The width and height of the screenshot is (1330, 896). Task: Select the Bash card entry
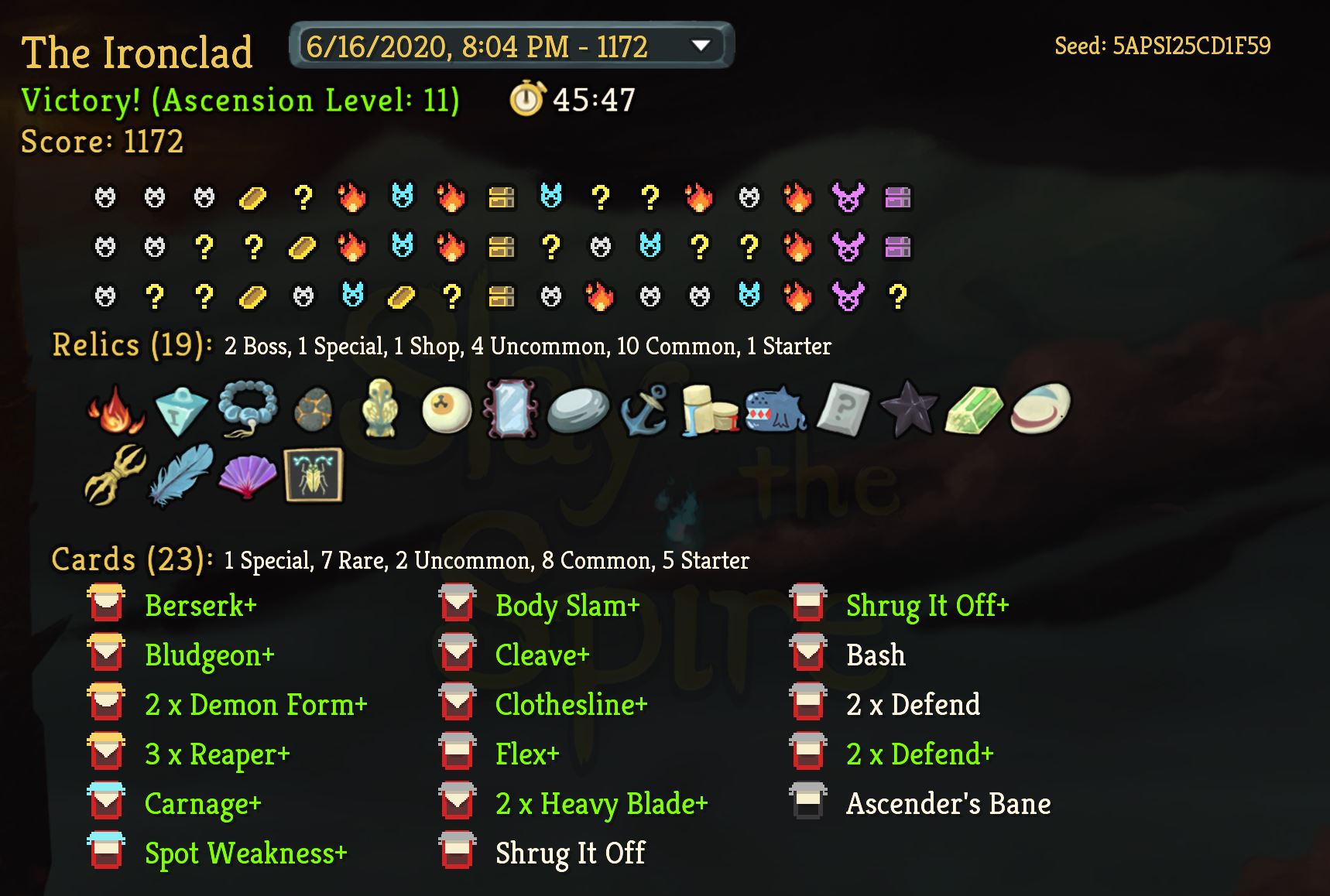coord(875,655)
